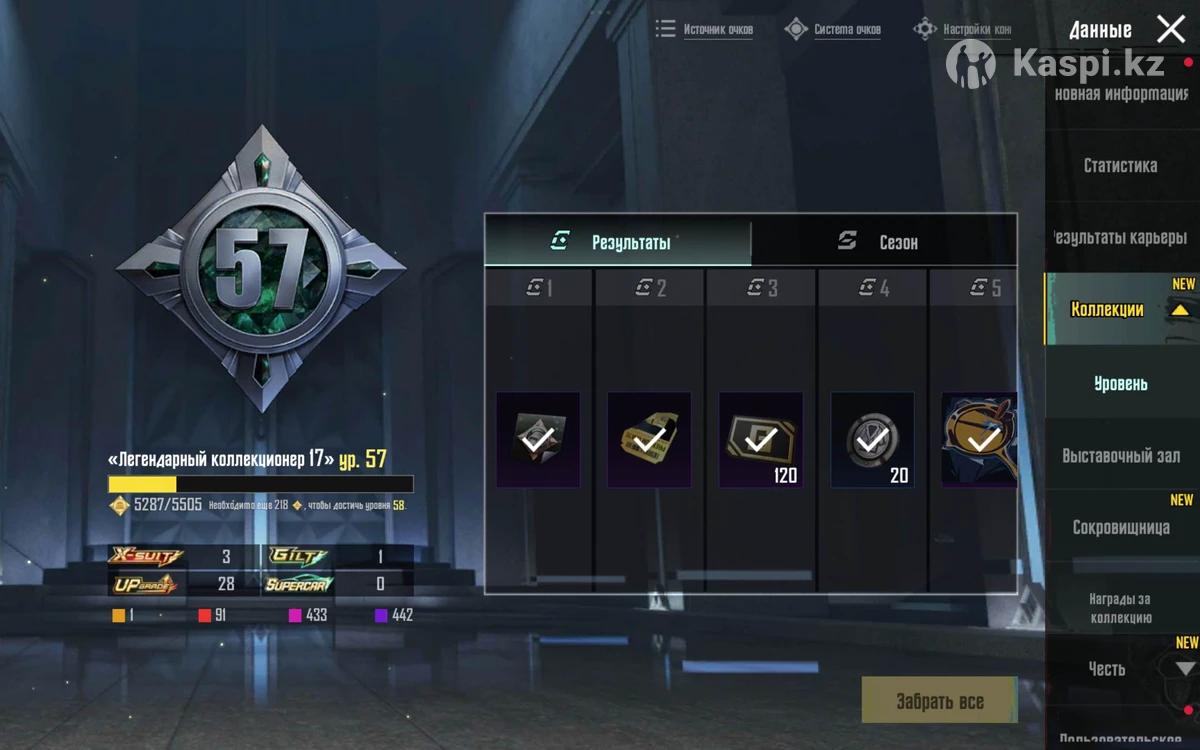This screenshot has width=1200, height=750.
Task: Select the level 1 reward item
Action: pos(538,440)
